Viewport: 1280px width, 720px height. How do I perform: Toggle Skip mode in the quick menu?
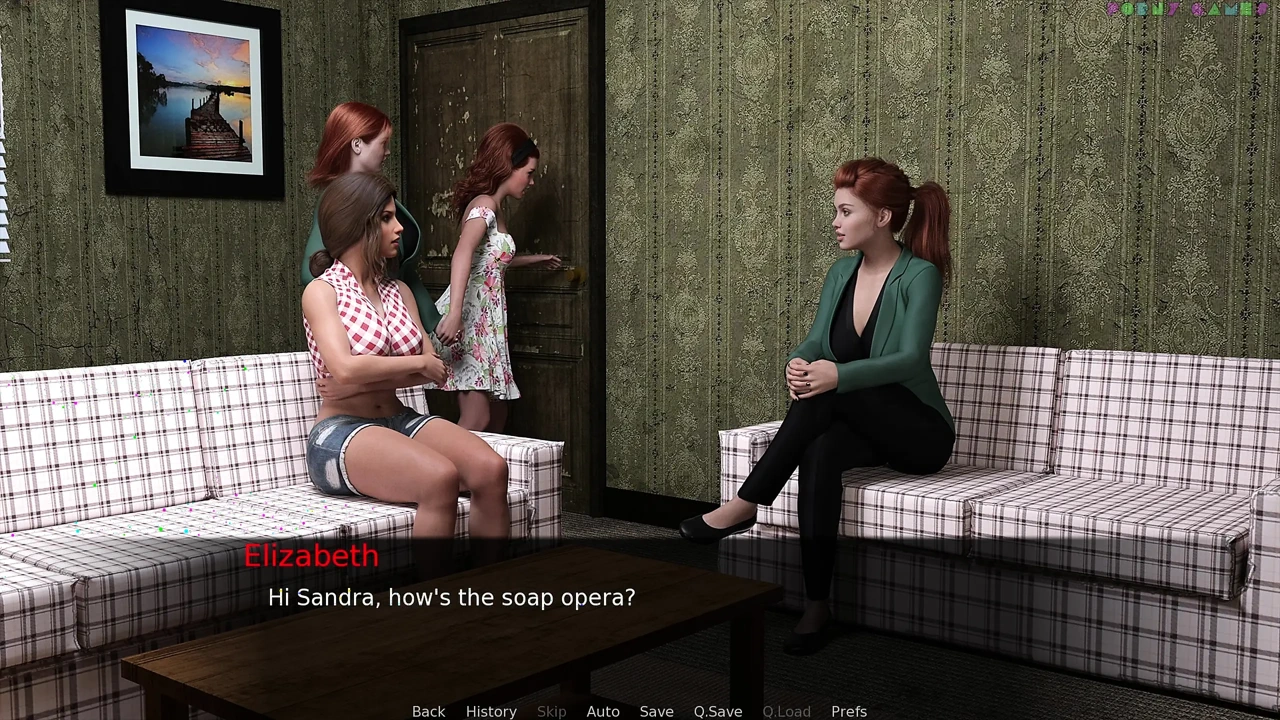(x=551, y=711)
